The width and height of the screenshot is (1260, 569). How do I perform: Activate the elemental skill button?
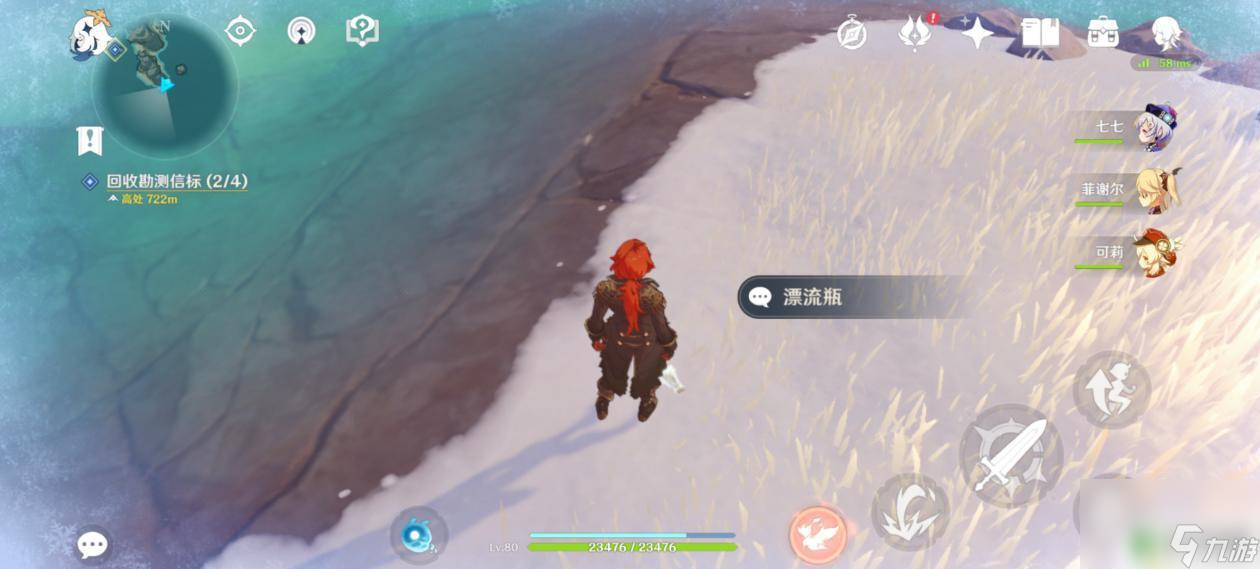click(x=909, y=511)
